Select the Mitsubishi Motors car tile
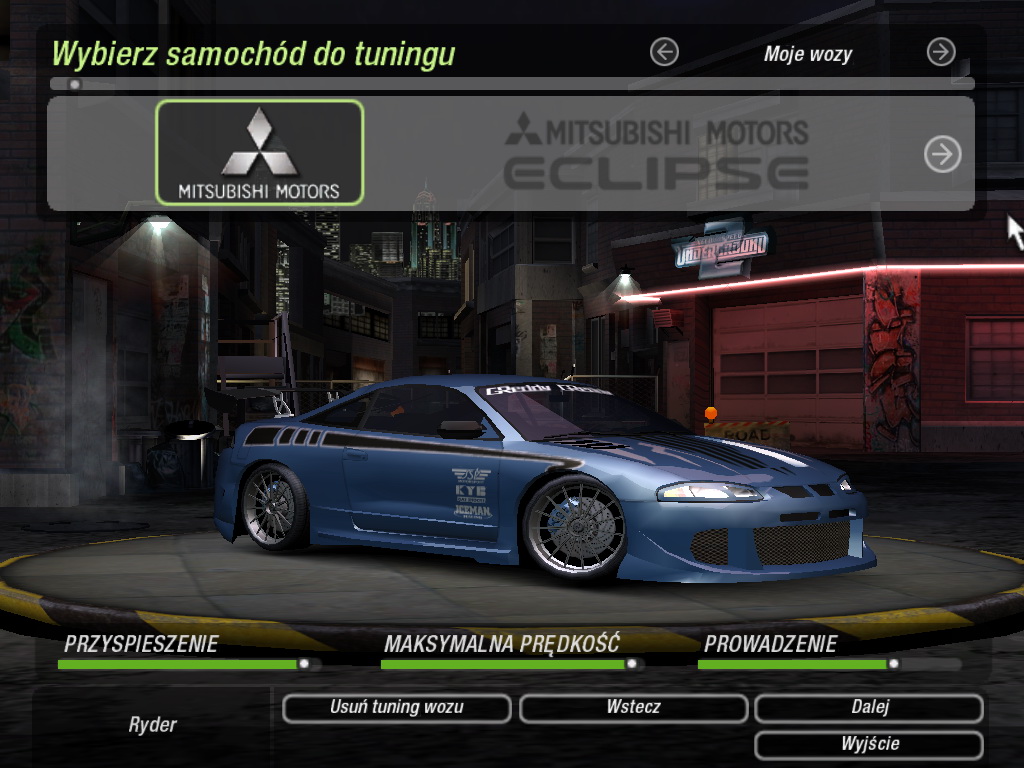The image size is (1024, 768). tap(259, 152)
